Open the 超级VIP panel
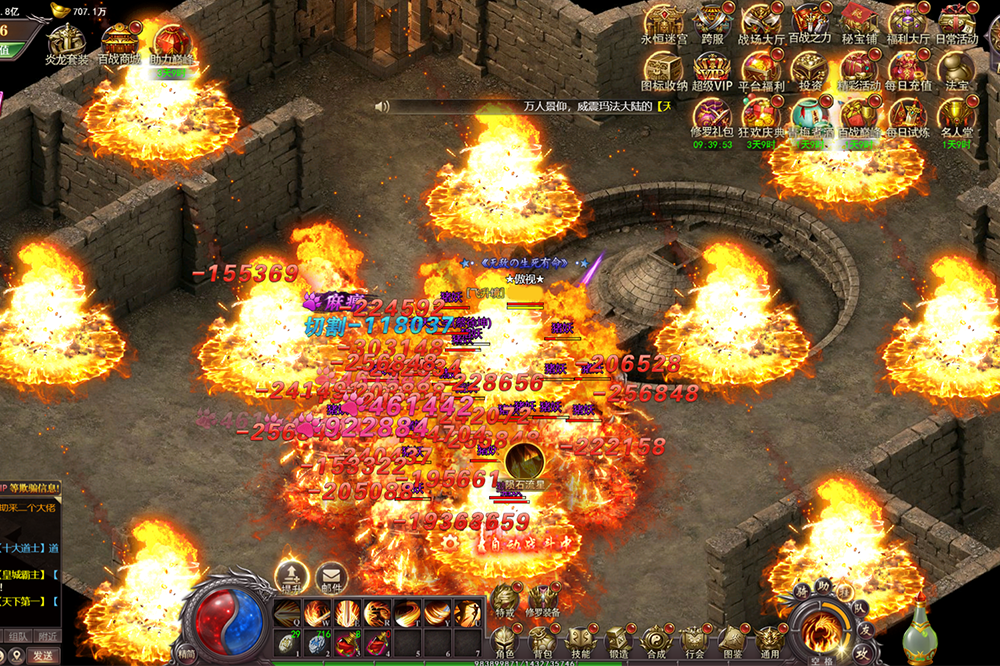 pyautogui.click(x=712, y=69)
